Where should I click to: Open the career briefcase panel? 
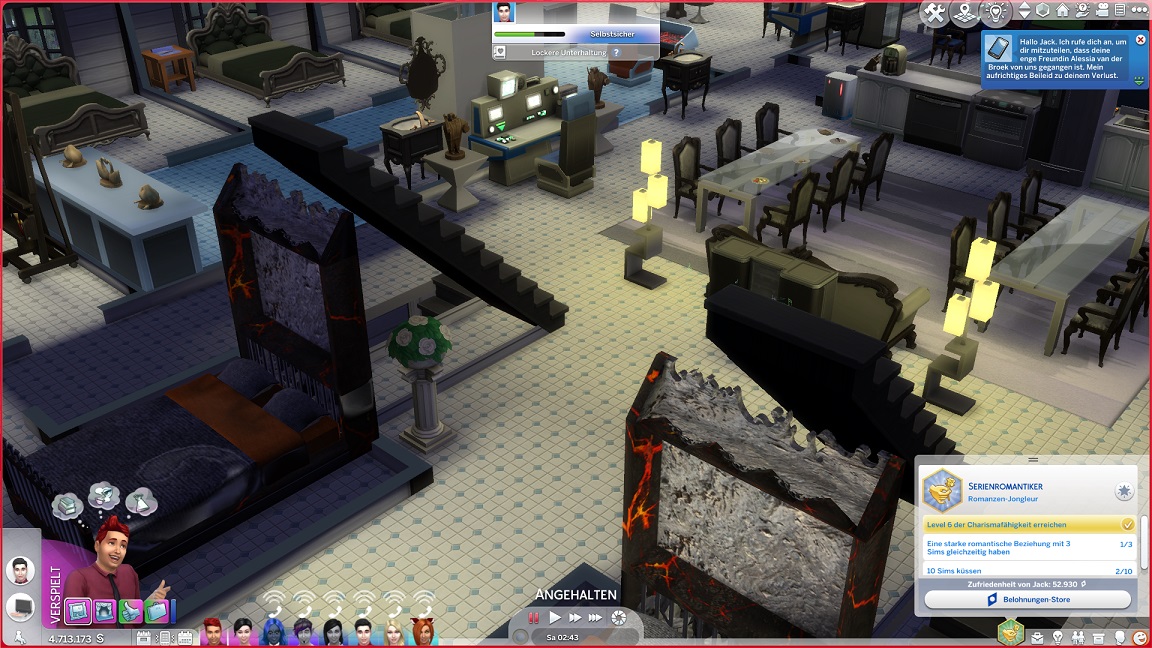point(1037,637)
